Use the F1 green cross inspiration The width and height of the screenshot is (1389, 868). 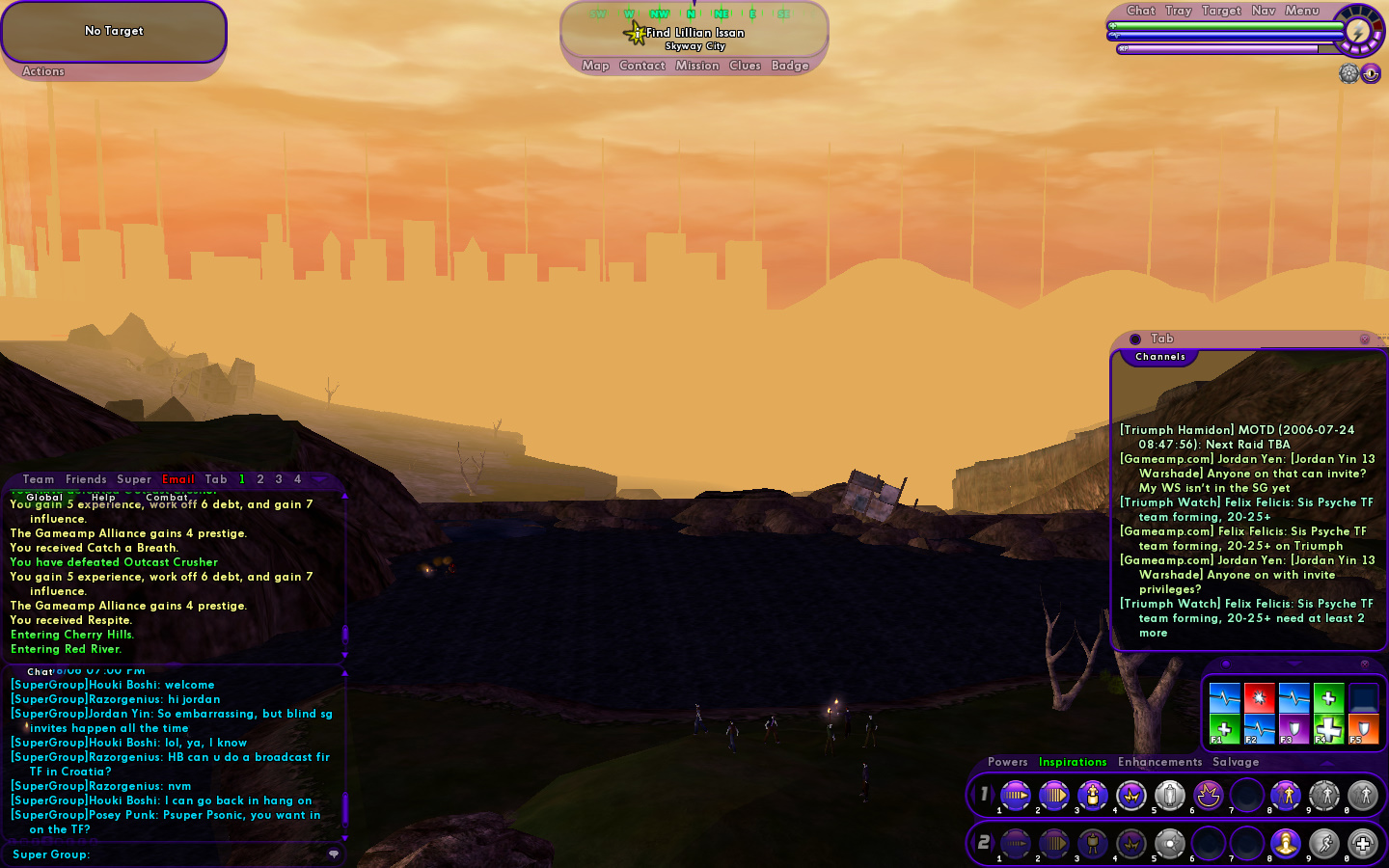[1224, 729]
